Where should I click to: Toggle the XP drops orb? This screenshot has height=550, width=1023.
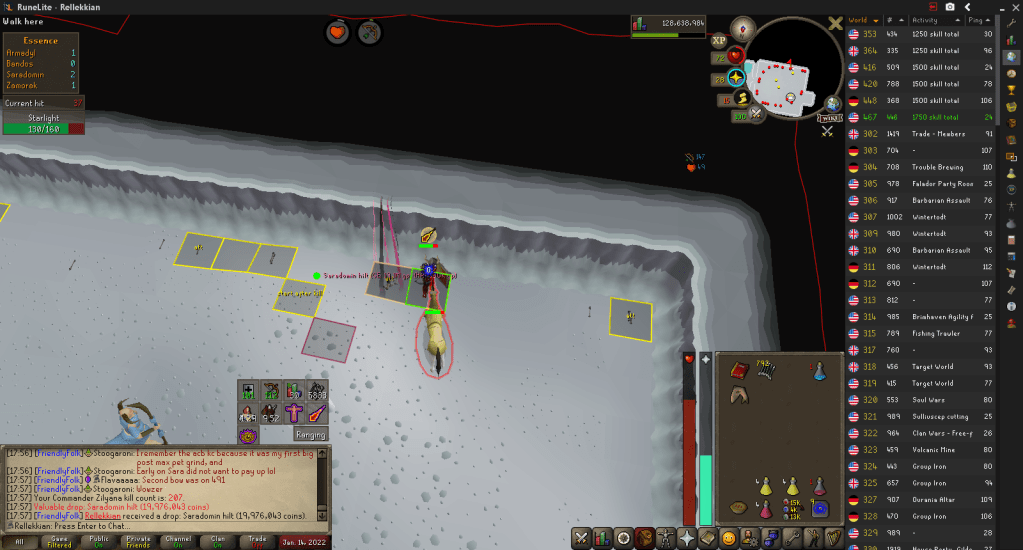pos(718,41)
